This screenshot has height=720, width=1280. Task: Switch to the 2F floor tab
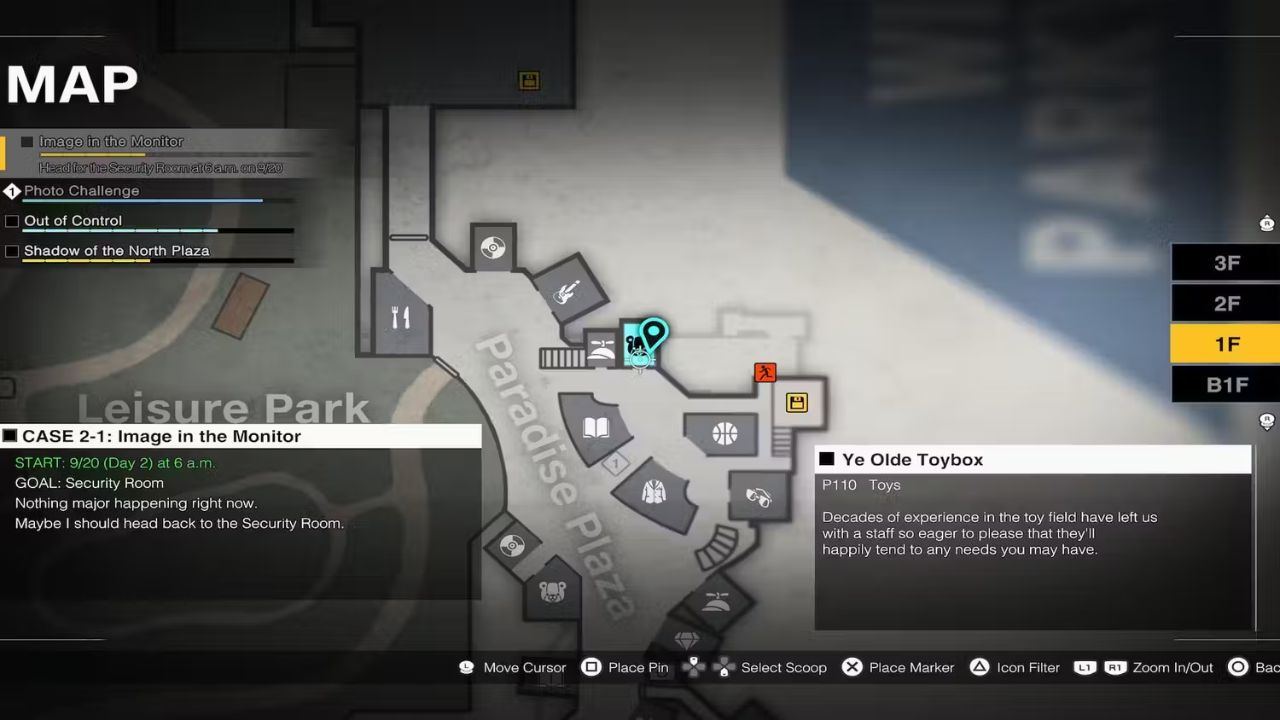point(1225,302)
